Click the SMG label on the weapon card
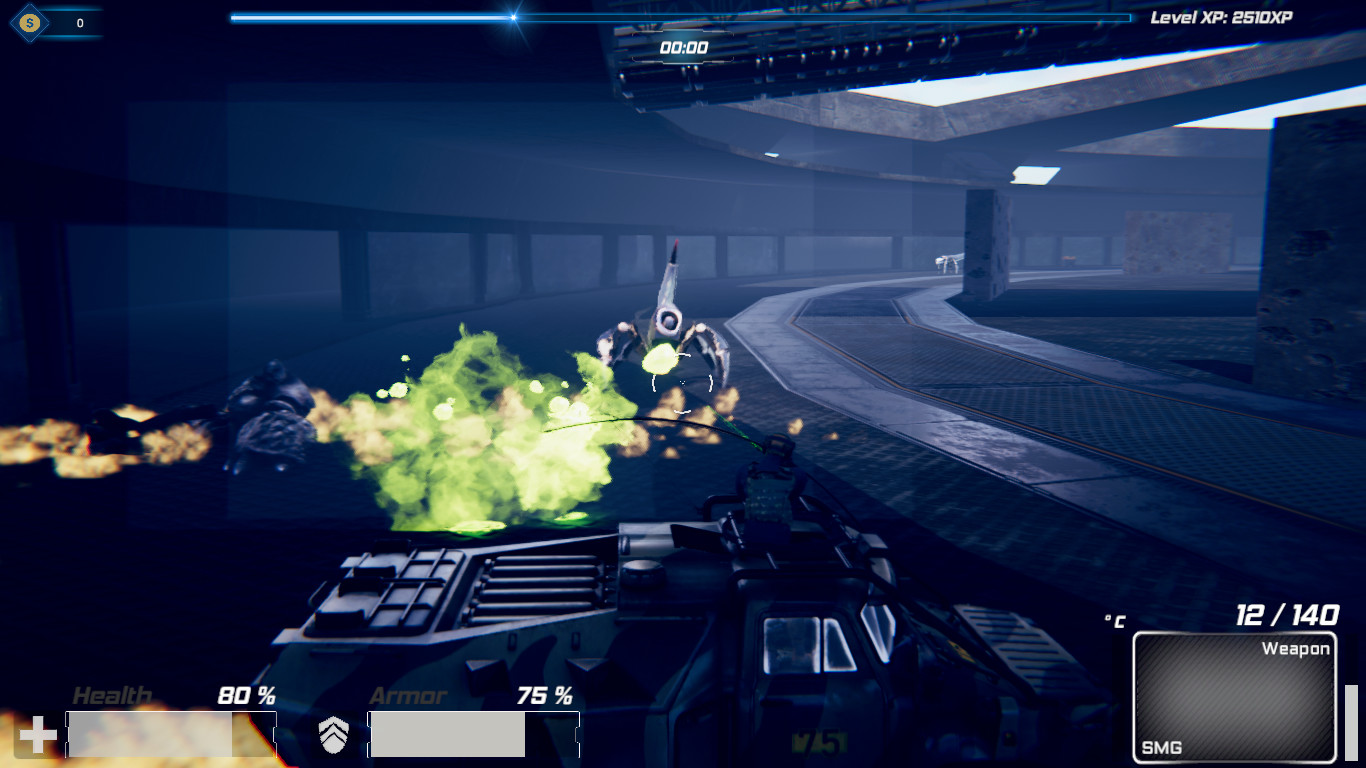The image size is (1366, 768). 1160,746
